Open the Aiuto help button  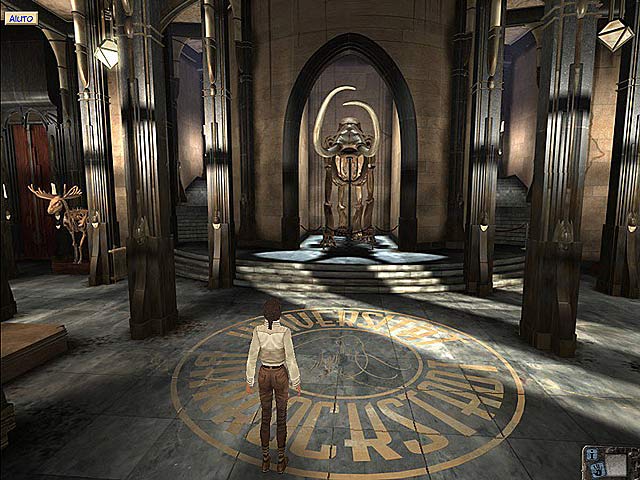pos(19,18)
